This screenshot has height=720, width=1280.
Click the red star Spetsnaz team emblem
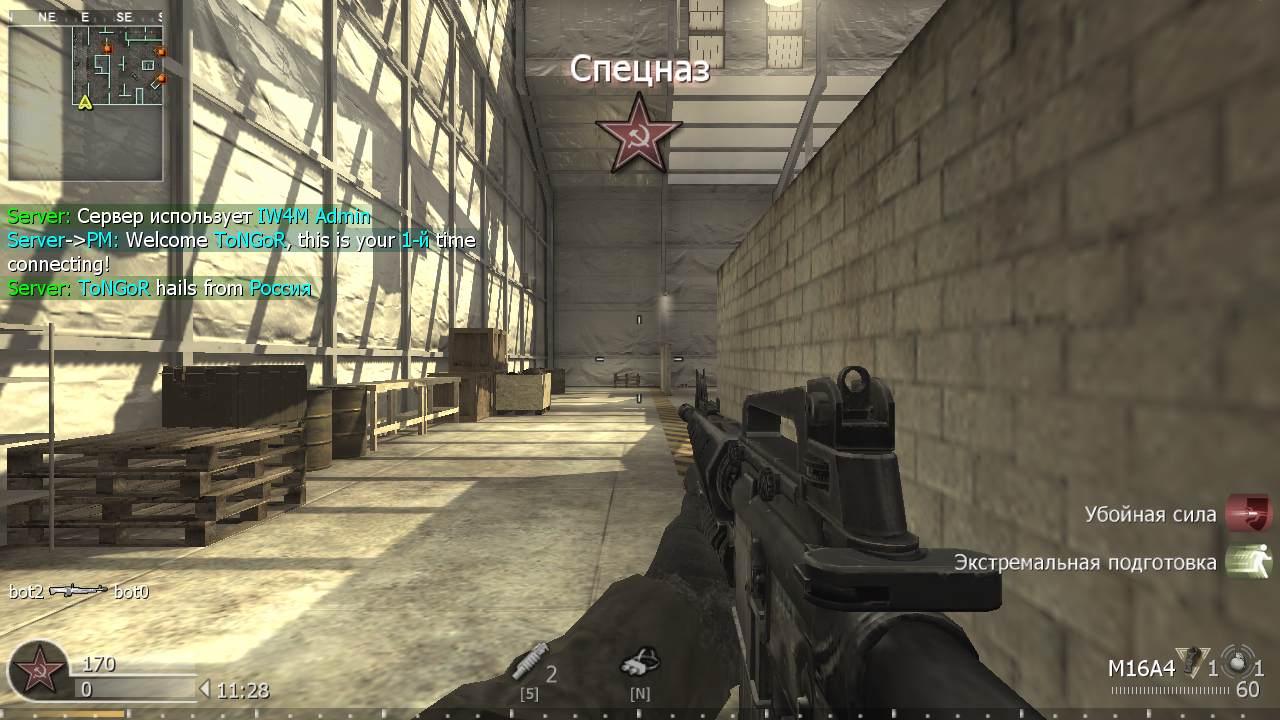click(640, 131)
